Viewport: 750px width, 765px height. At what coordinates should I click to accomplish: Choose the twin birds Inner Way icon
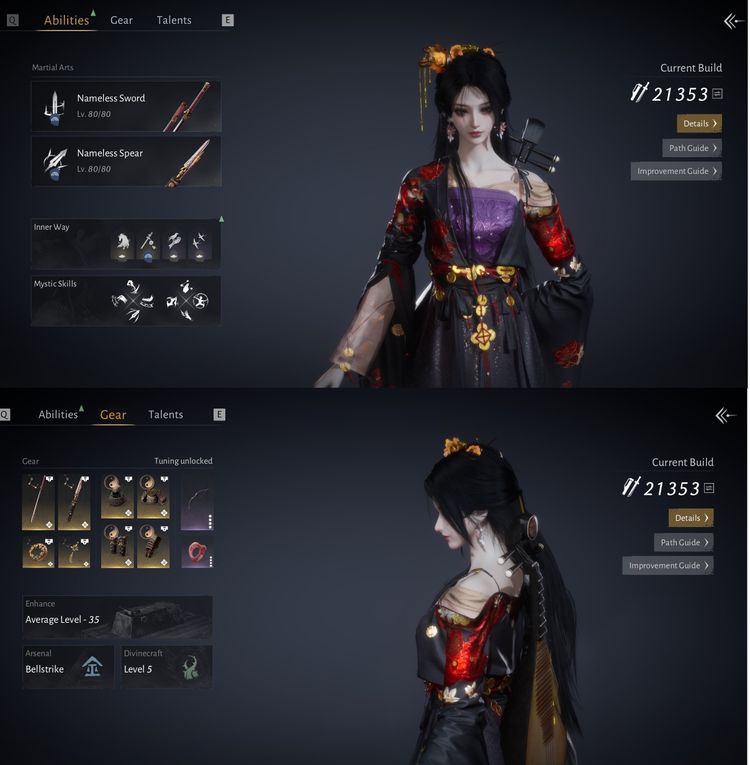pyautogui.click(x=199, y=243)
